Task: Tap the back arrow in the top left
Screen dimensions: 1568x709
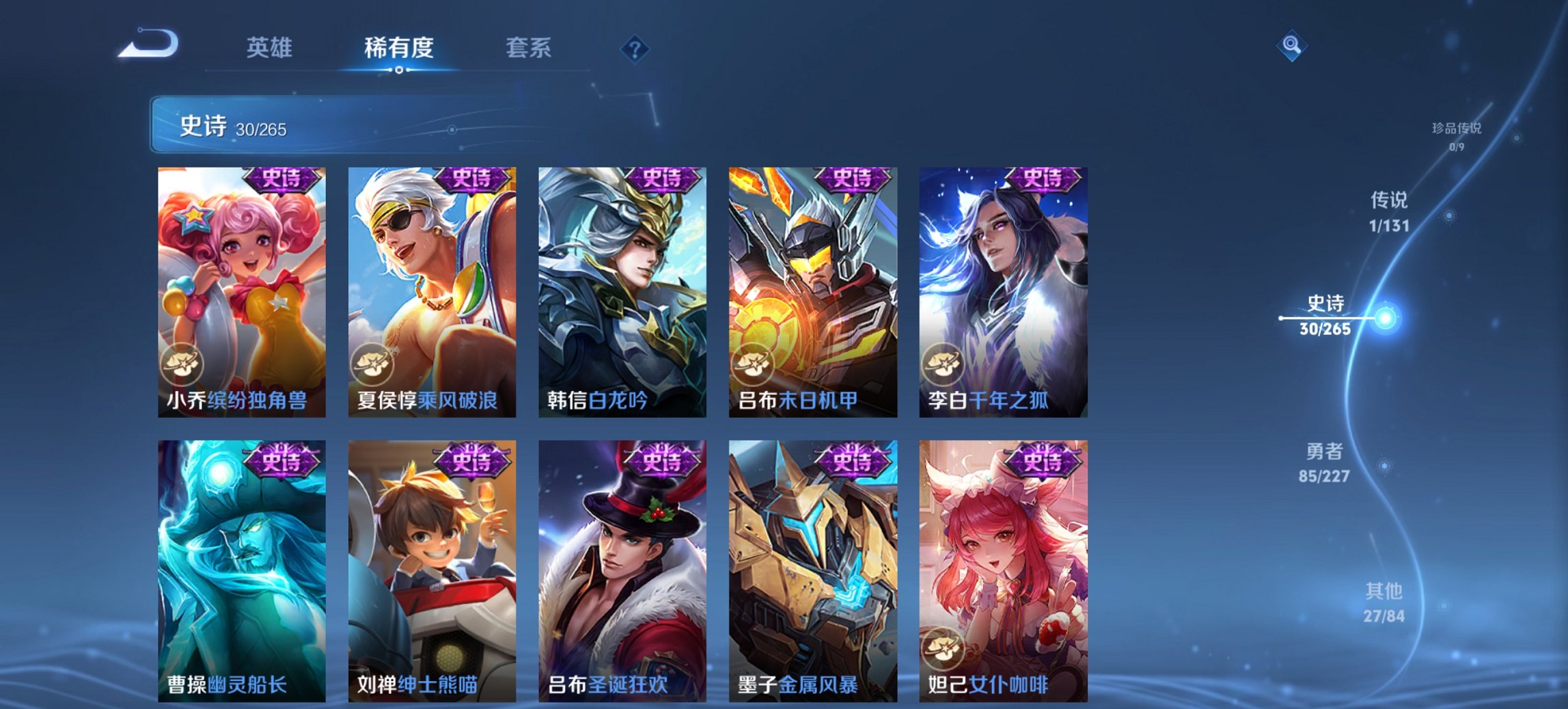Action: click(x=149, y=44)
